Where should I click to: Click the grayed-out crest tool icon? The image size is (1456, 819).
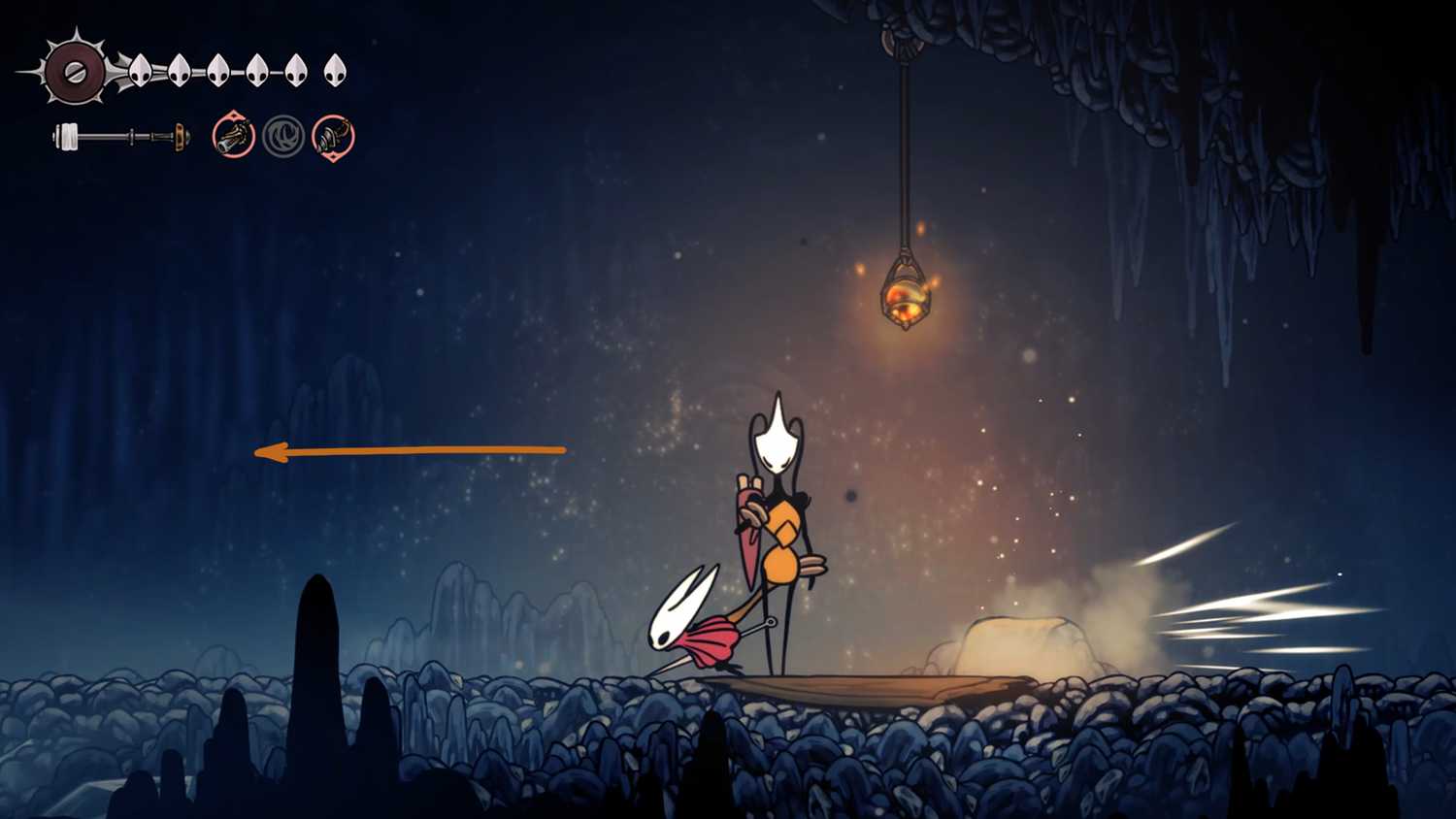[283, 138]
